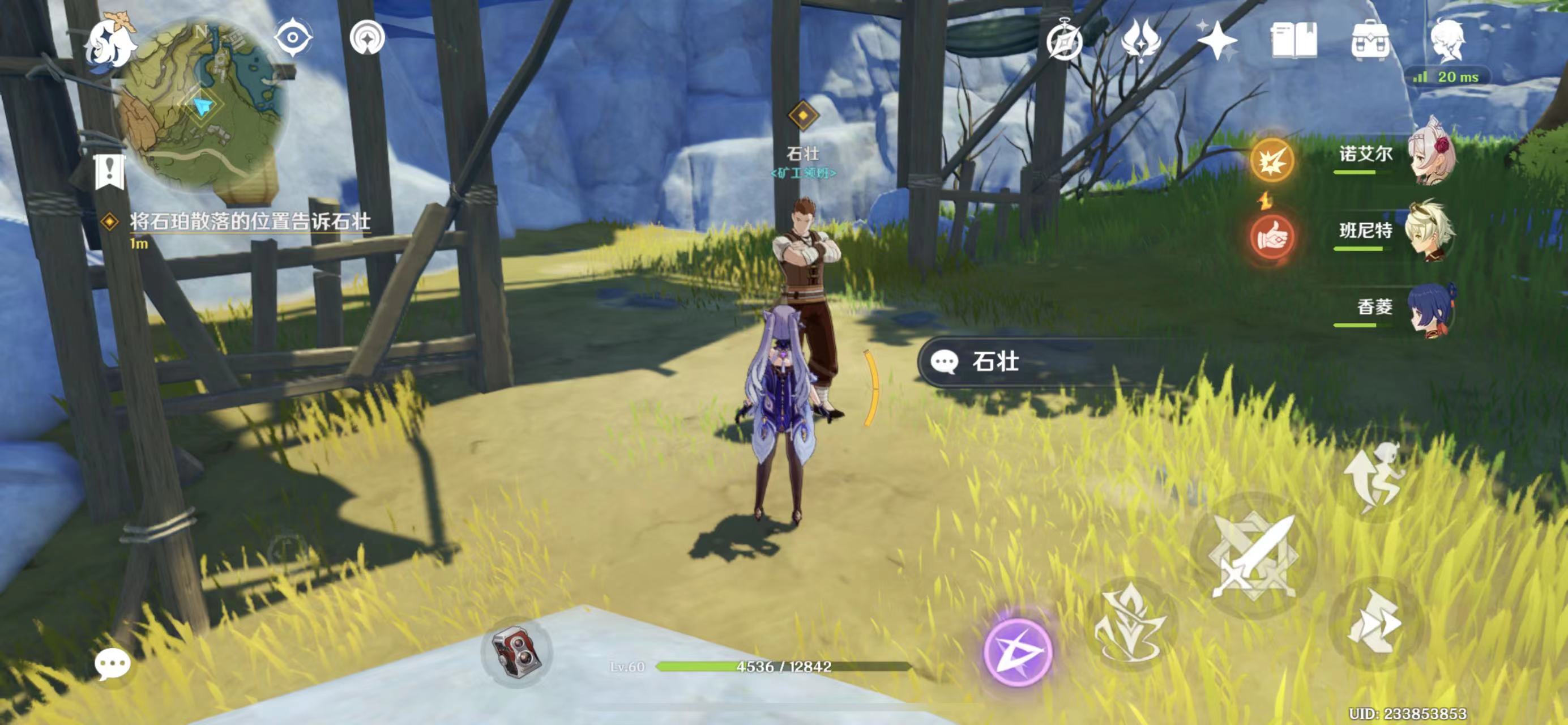Switch to party member 香菱

tap(1430, 308)
